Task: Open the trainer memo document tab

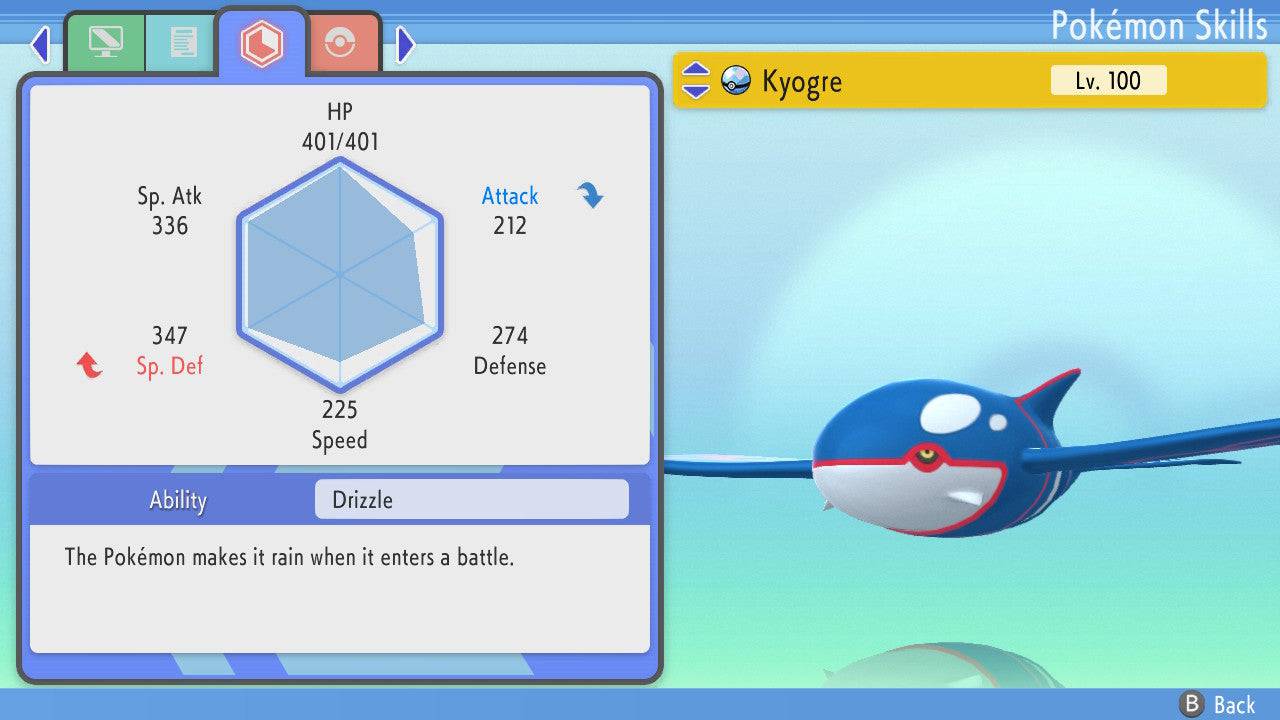Action: tap(182, 43)
